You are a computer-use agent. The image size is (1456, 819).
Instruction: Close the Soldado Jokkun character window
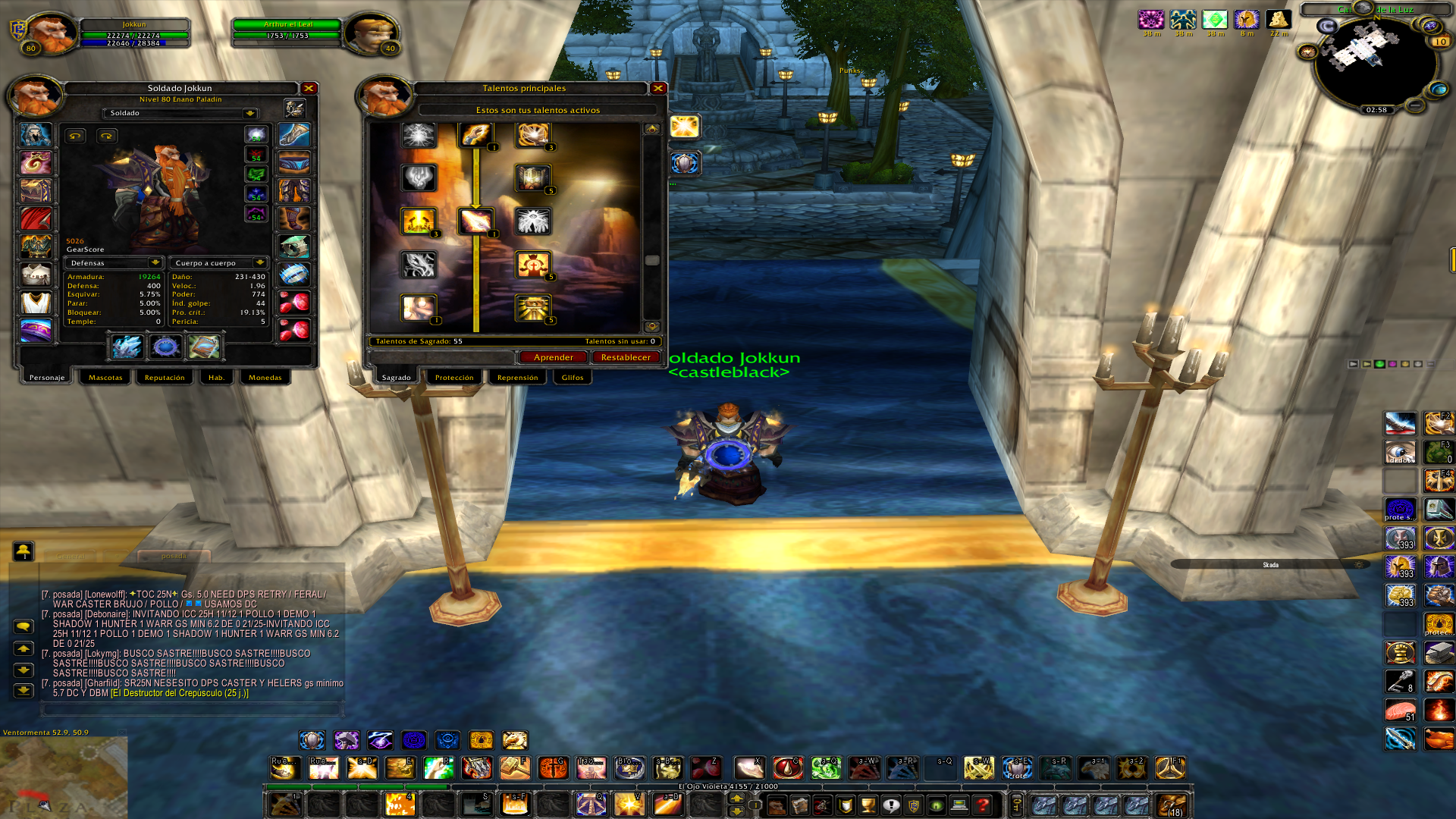pos(309,89)
